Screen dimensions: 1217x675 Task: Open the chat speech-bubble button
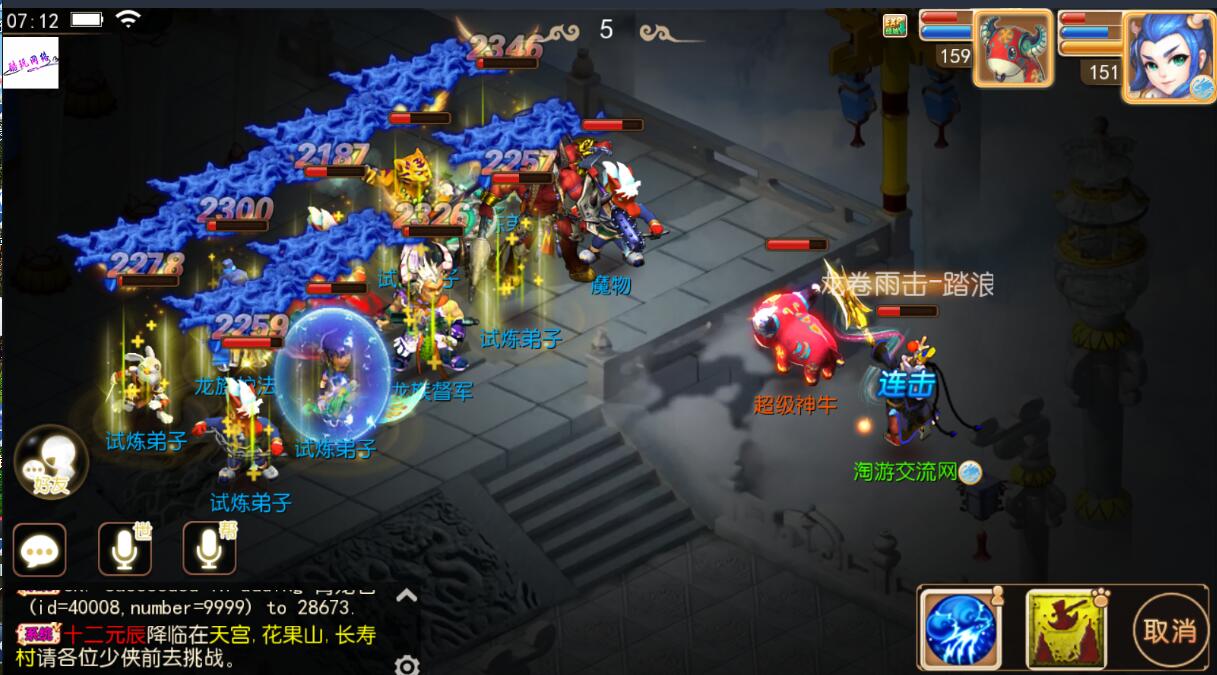point(40,550)
